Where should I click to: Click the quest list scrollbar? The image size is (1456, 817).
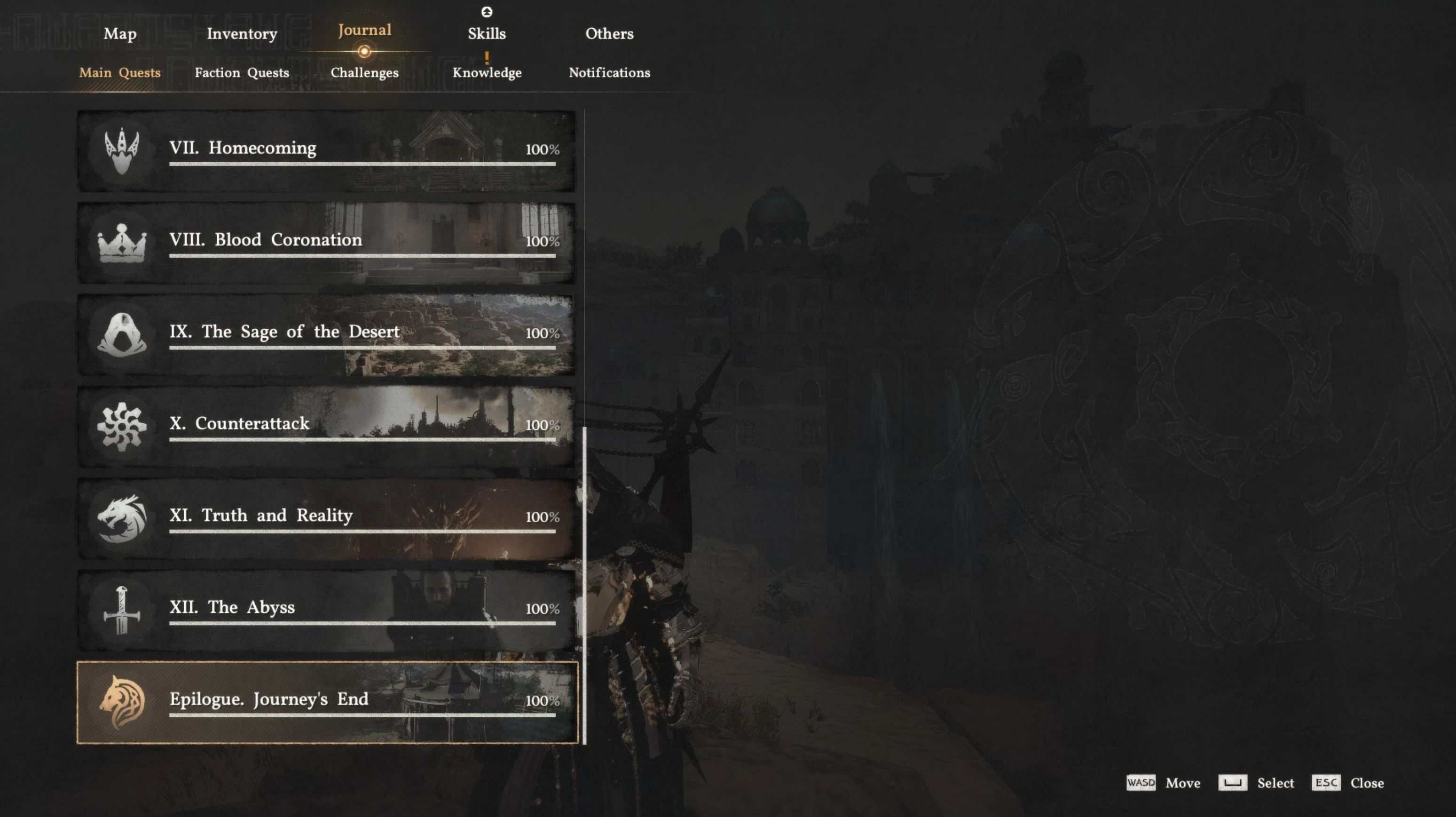click(584, 585)
